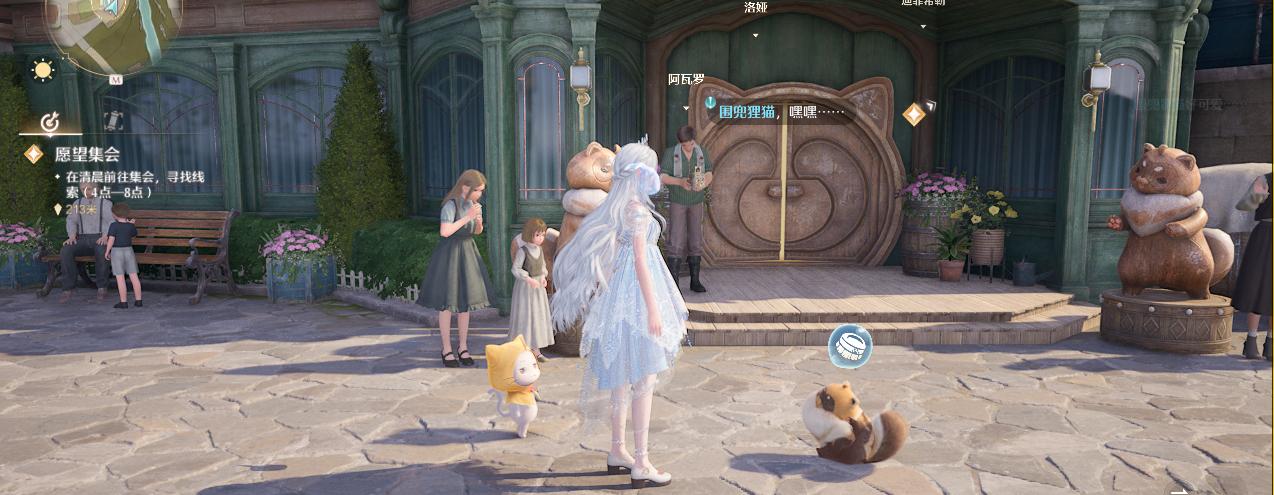
Task: Switch to the scroll tab beside the target
Action: pyautogui.click(x=113, y=121)
